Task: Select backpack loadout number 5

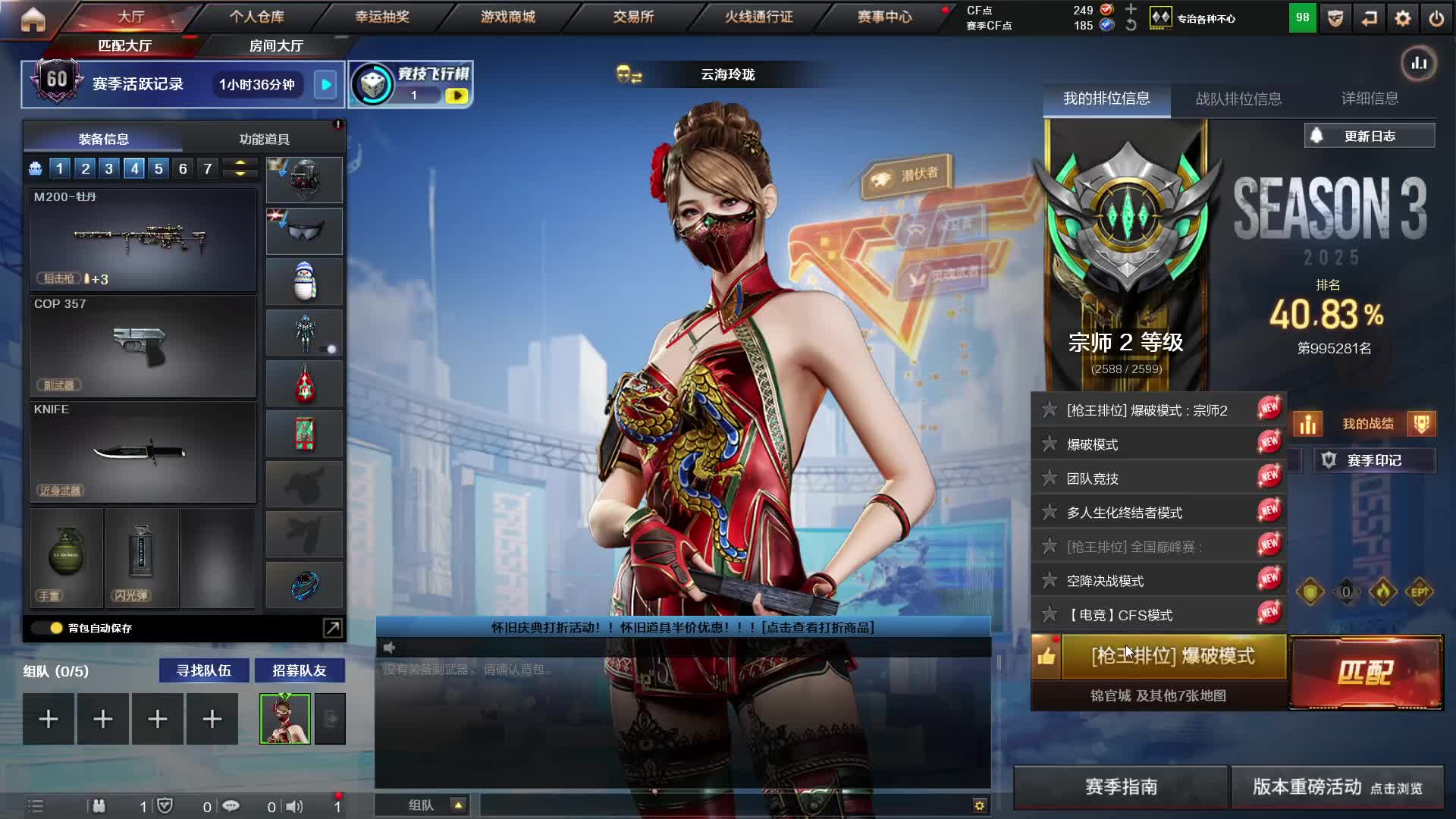Action: pos(158,168)
